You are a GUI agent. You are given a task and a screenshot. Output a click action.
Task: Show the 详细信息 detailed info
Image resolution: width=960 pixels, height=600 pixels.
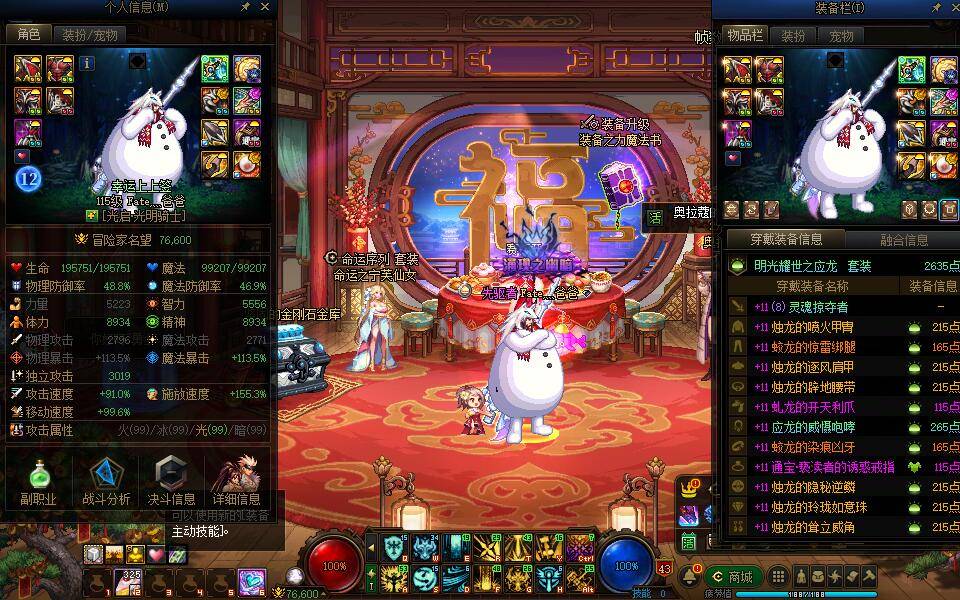coord(237,481)
